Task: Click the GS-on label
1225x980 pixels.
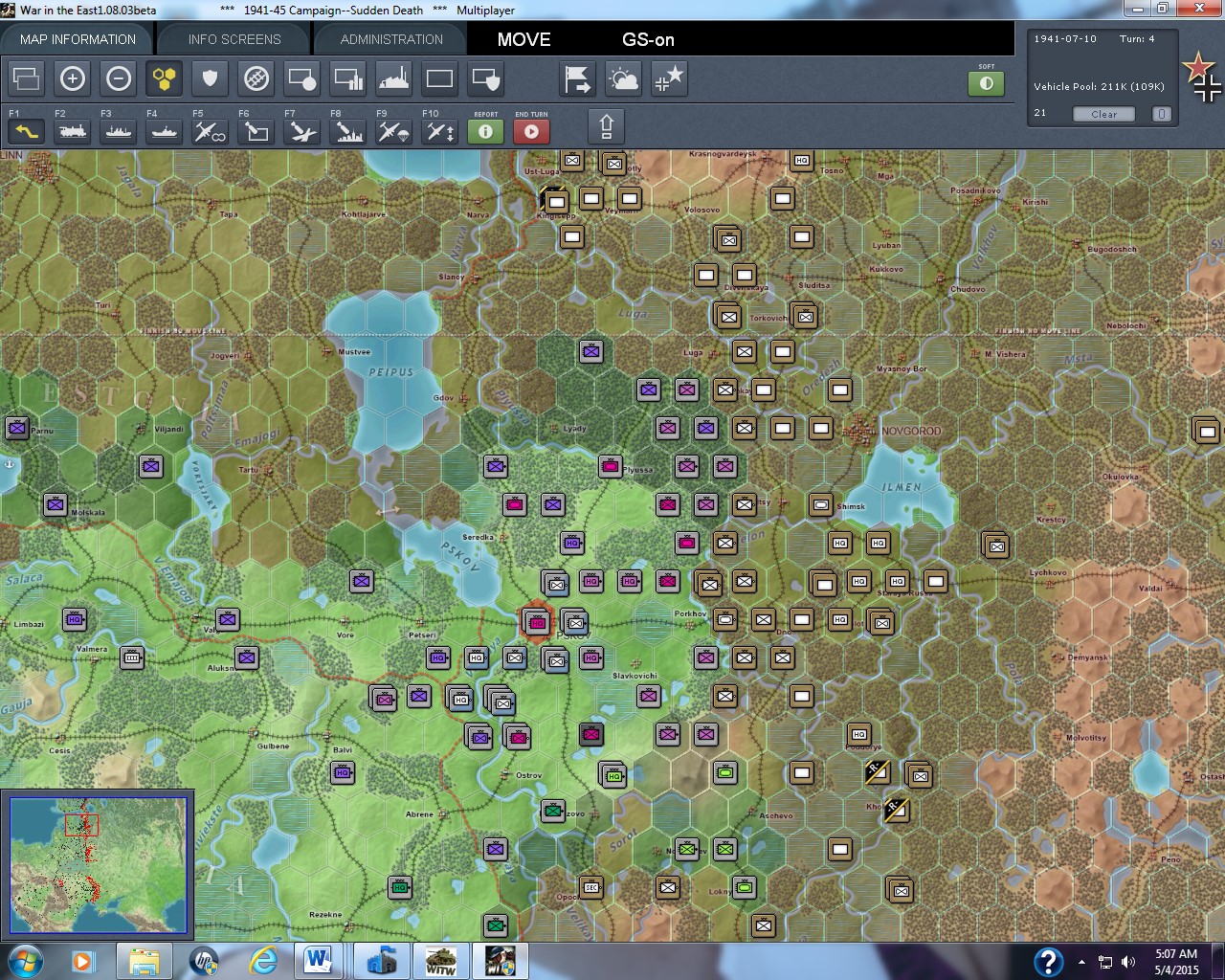Action: pyautogui.click(x=648, y=40)
